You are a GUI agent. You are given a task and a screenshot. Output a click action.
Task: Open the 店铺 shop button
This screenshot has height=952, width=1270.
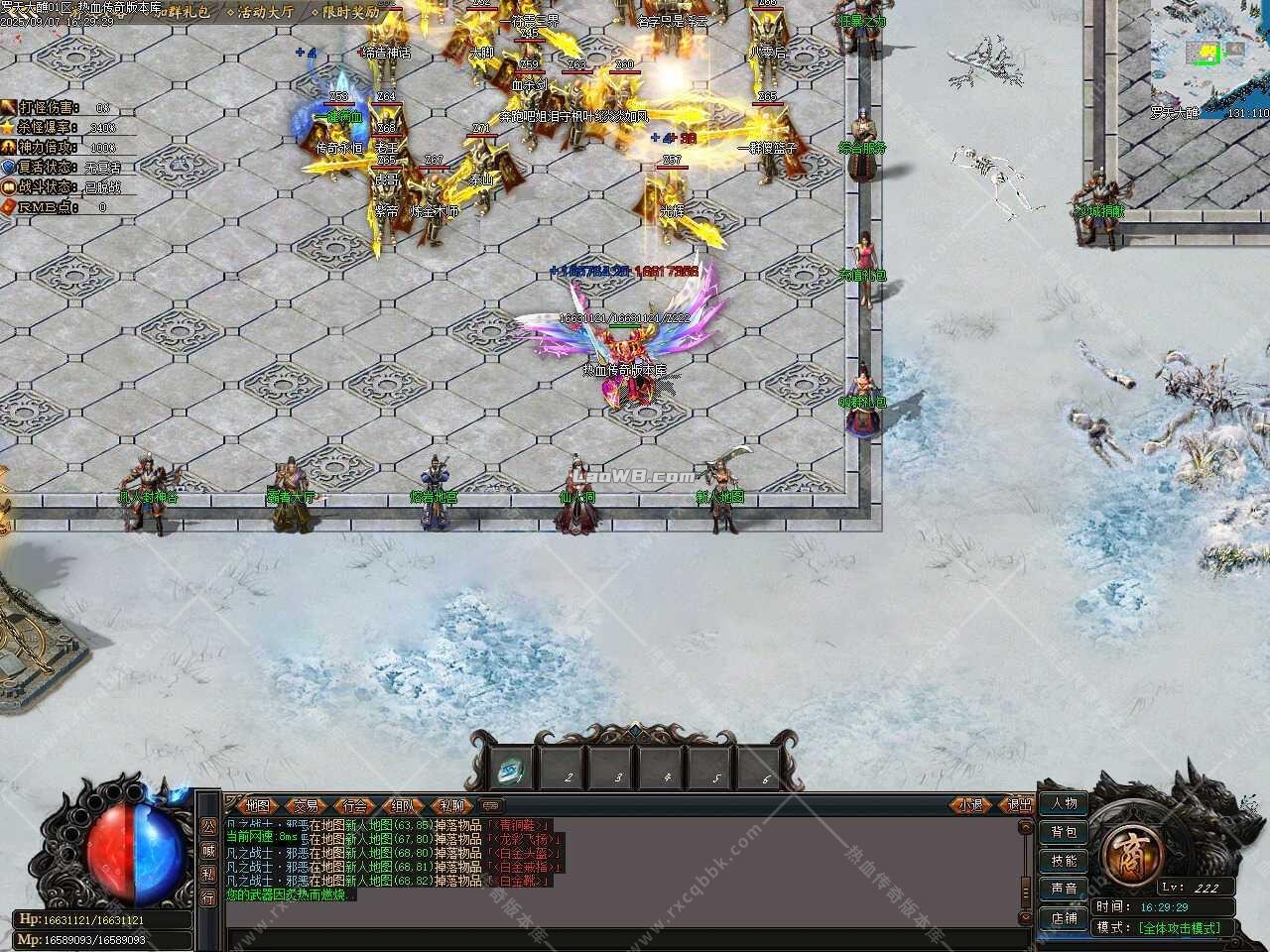pyautogui.click(x=1064, y=918)
